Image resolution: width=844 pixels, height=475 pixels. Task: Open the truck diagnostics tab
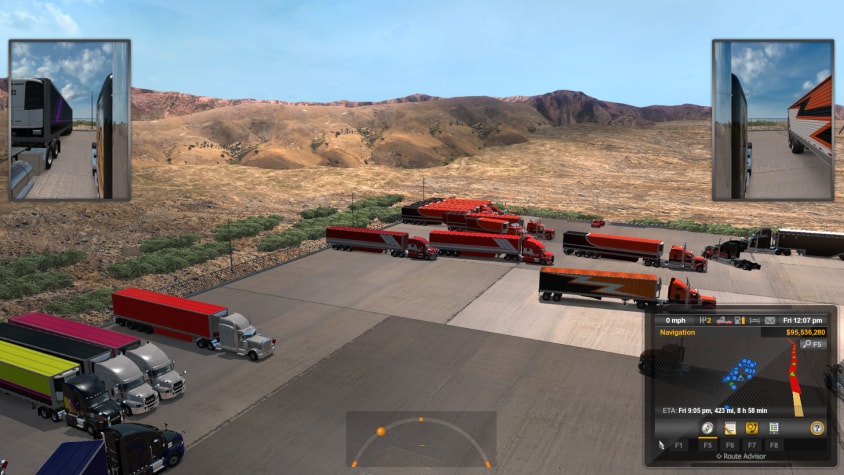click(x=751, y=428)
